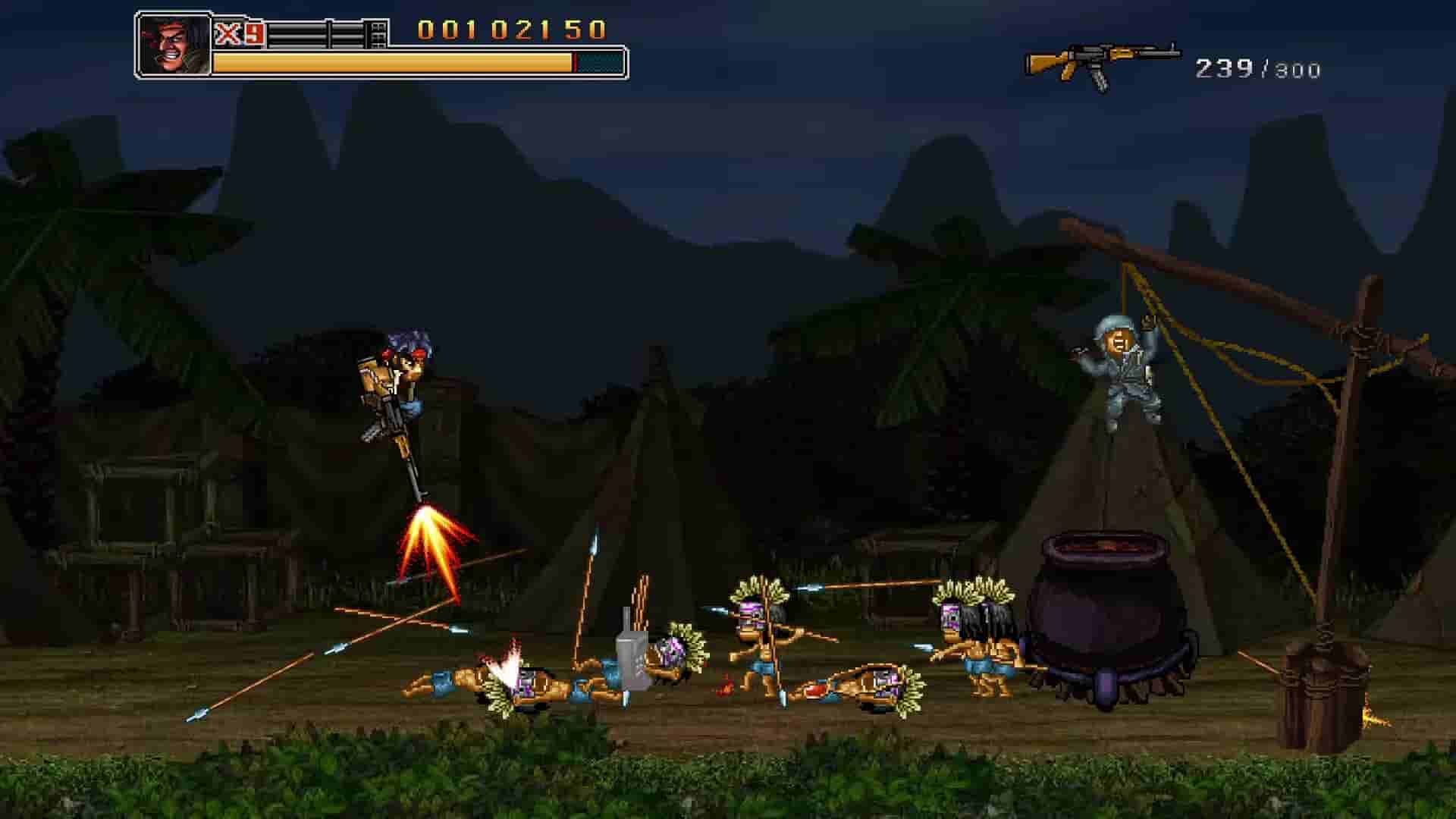This screenshot has width=1456, height=819.
Task: Click the ammo counter showing 239/300
Action: (x=1261, y=68)
